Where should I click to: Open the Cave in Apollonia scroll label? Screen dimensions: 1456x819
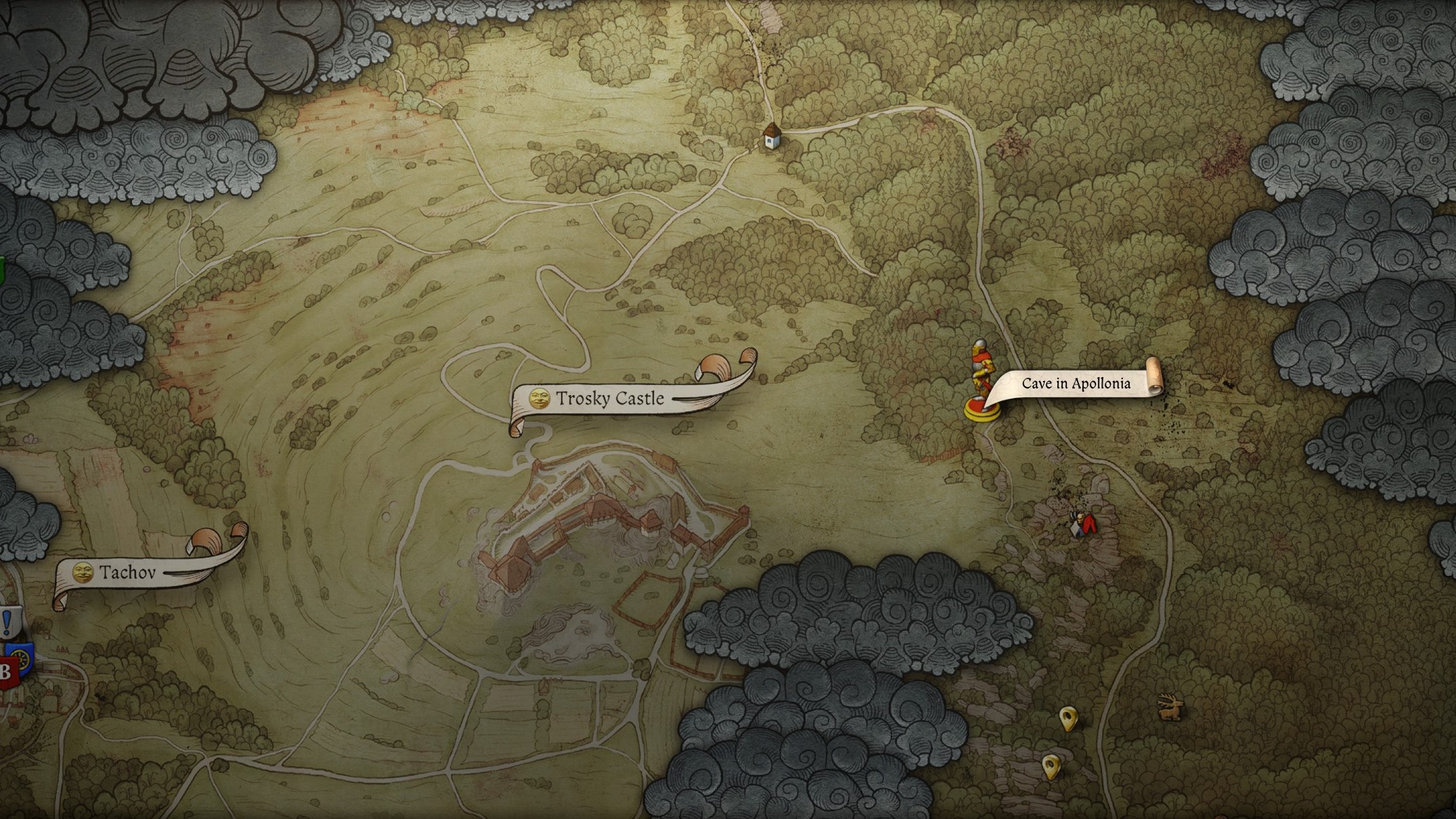coord(1076,384)
